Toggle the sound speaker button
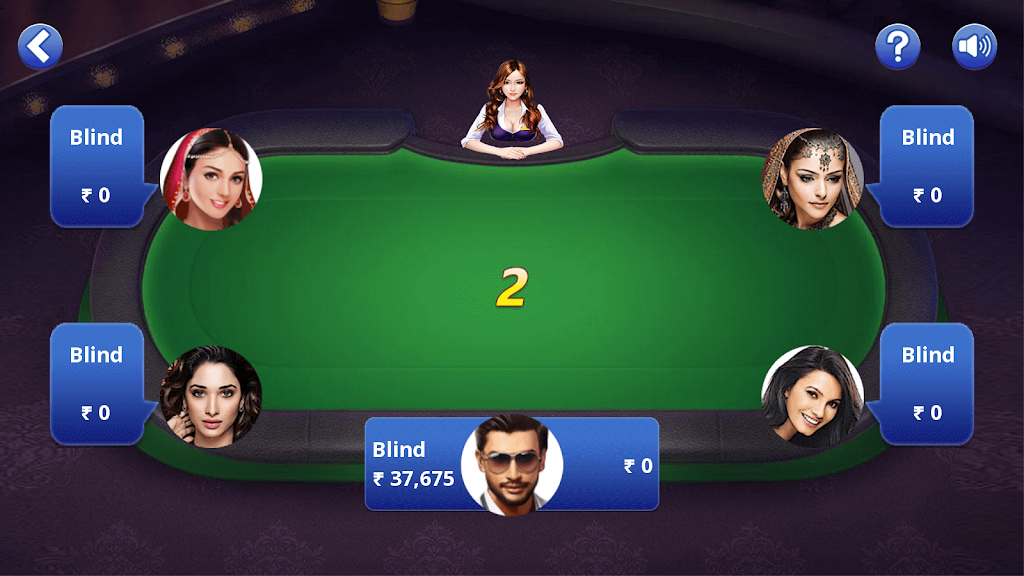Viewport: 1024px width, 576px height. pyautogui.click(x=974, y=46)
